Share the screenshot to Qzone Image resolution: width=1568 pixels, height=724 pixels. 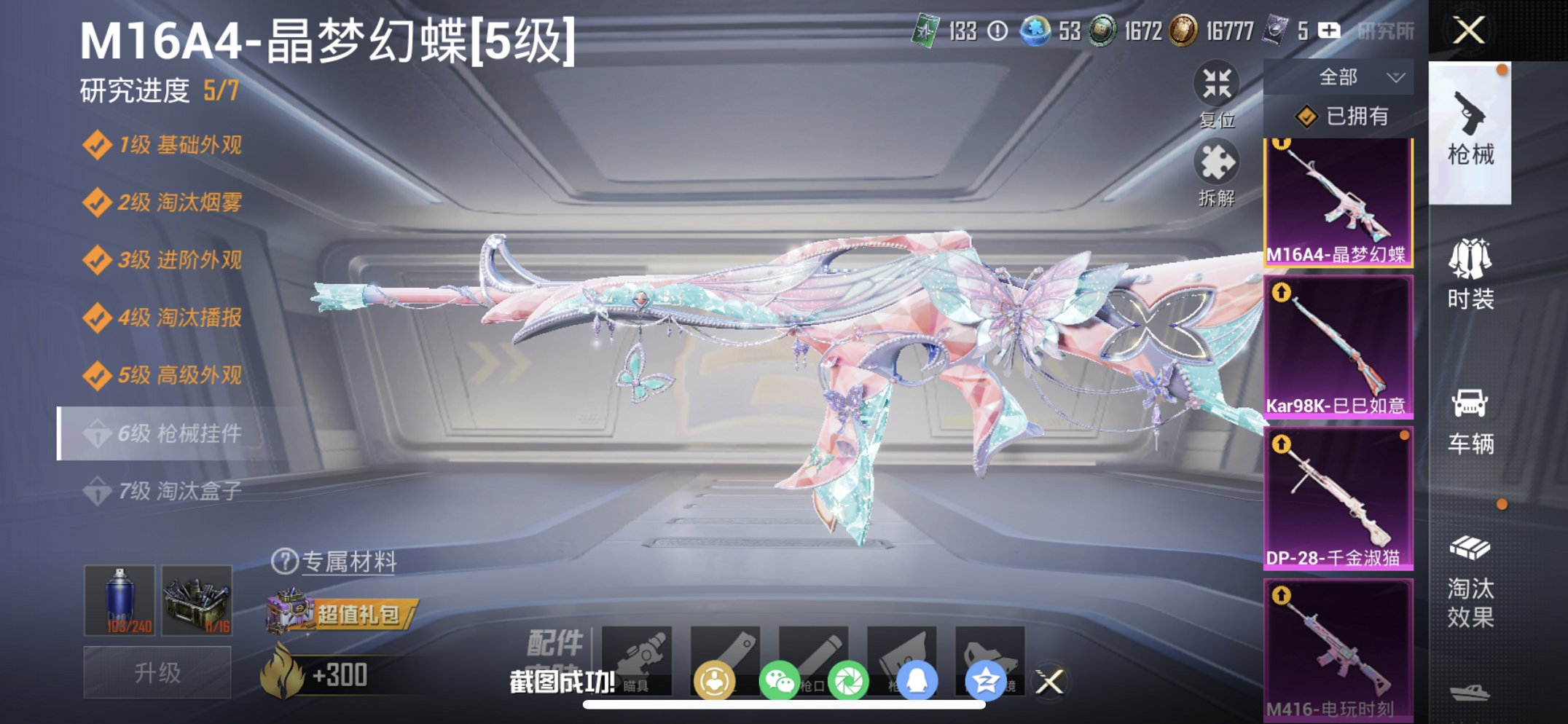coord(985,677)
